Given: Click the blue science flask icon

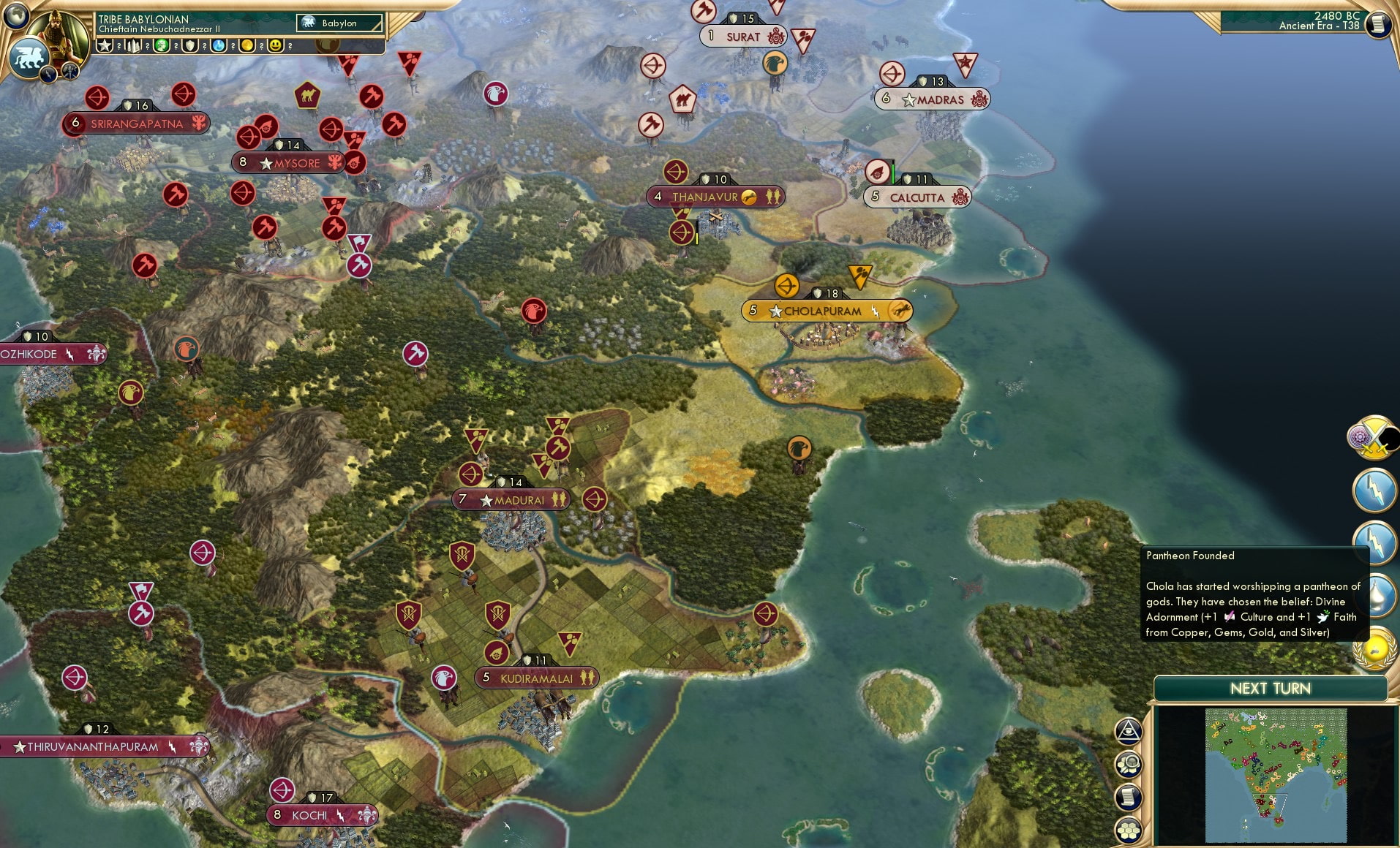Looking at the screenshot, I should (x=219, y=45).
